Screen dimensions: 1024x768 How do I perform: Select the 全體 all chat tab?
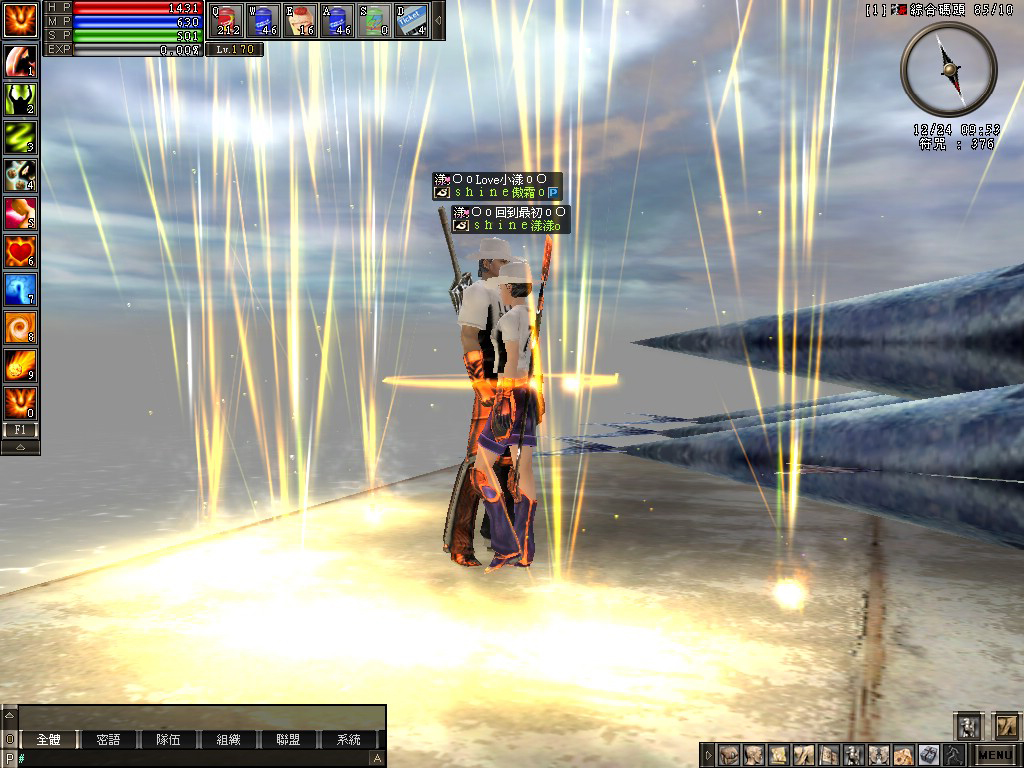click(48, 740)
